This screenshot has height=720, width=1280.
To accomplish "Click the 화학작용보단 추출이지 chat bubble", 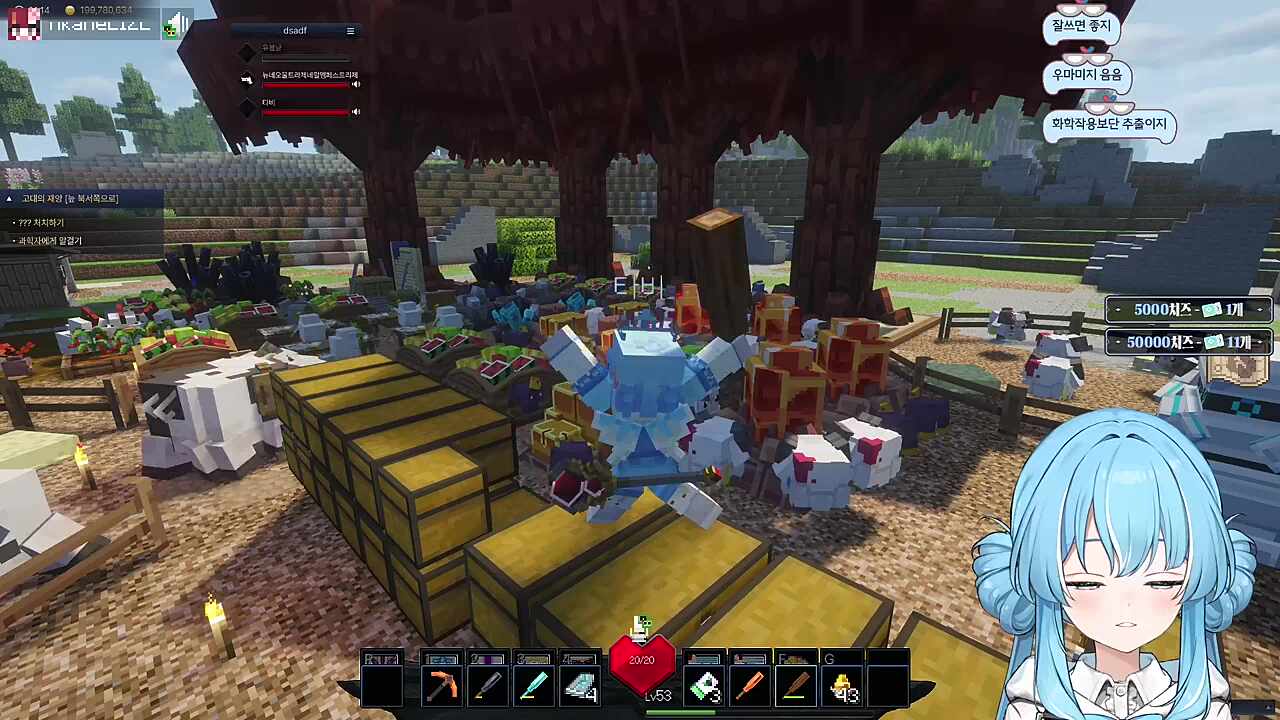I will pos(1109,125).
